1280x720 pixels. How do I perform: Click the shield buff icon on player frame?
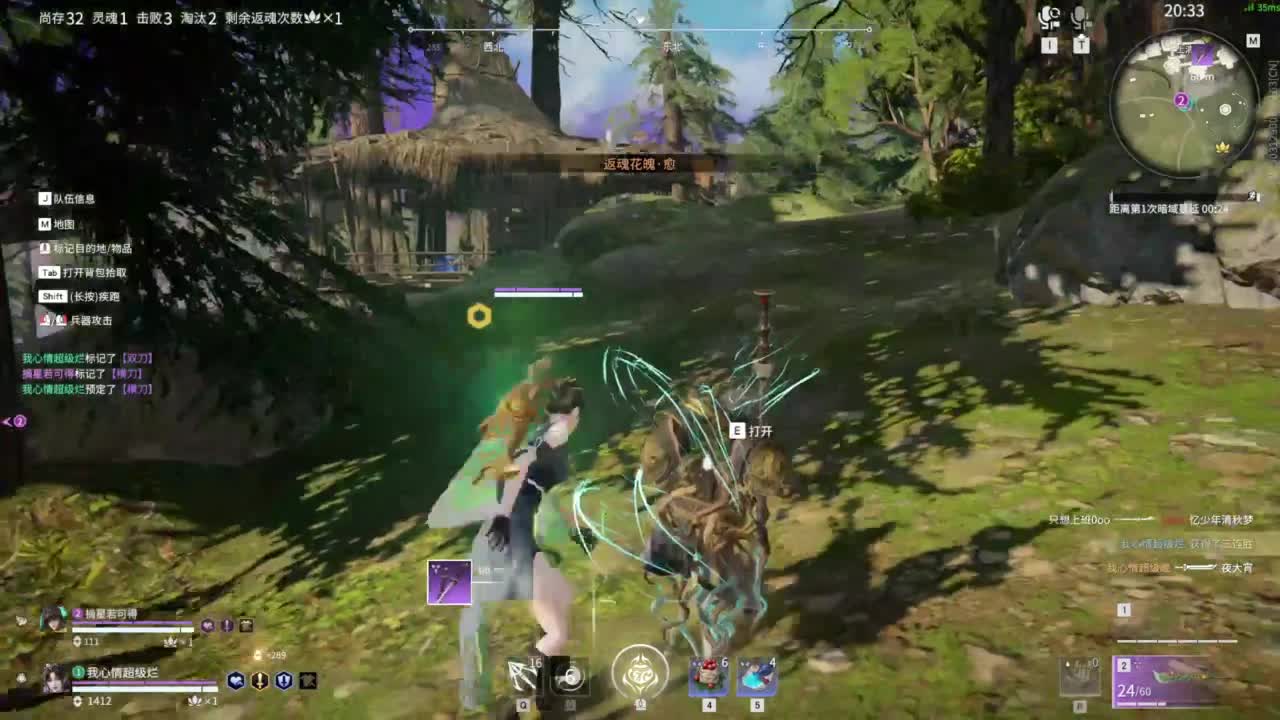282,683
